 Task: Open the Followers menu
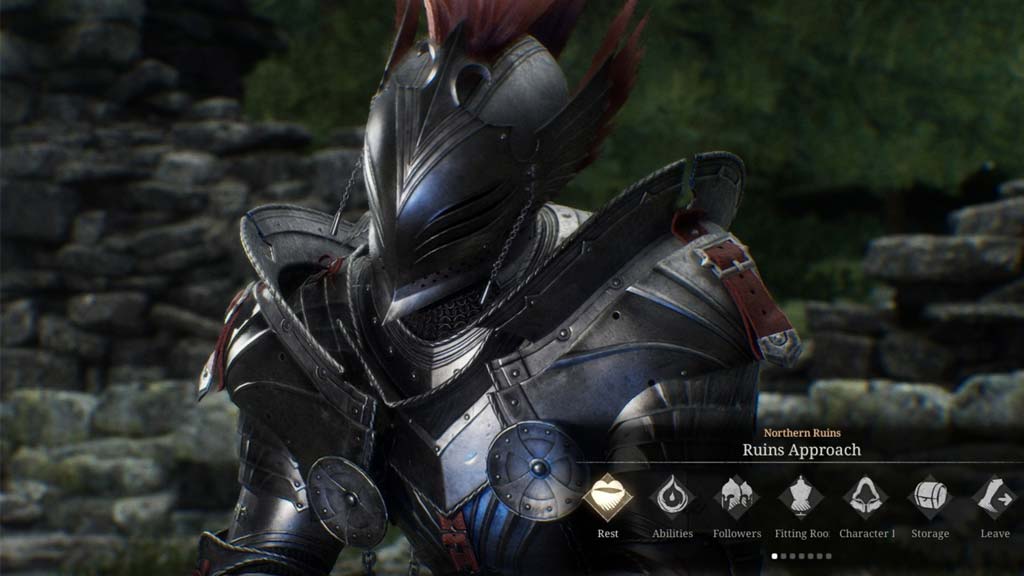[x=737, y=497]
